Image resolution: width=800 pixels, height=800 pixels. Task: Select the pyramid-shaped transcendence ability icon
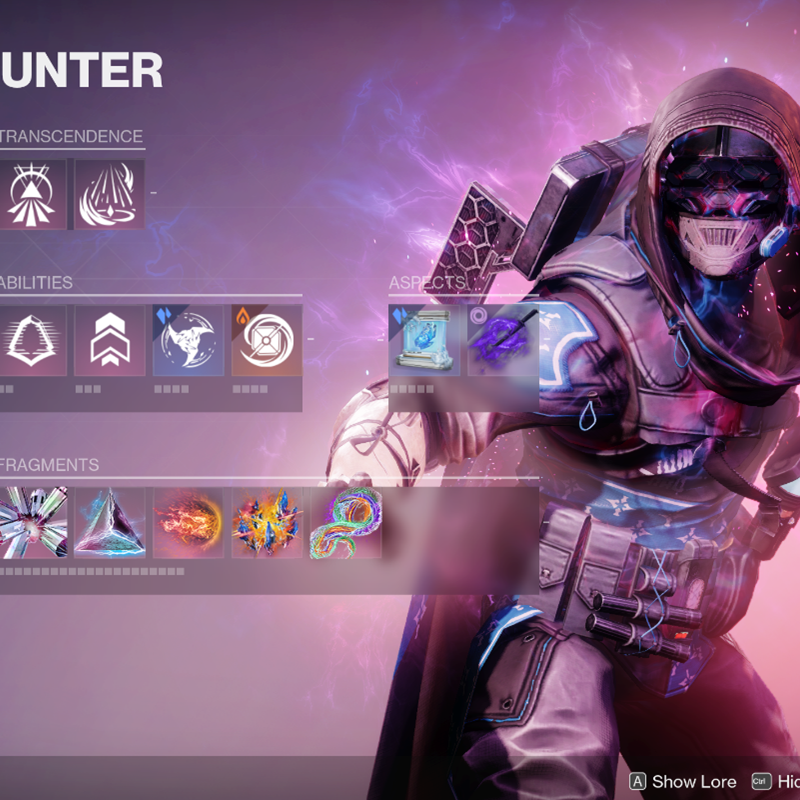pos(32,194)
